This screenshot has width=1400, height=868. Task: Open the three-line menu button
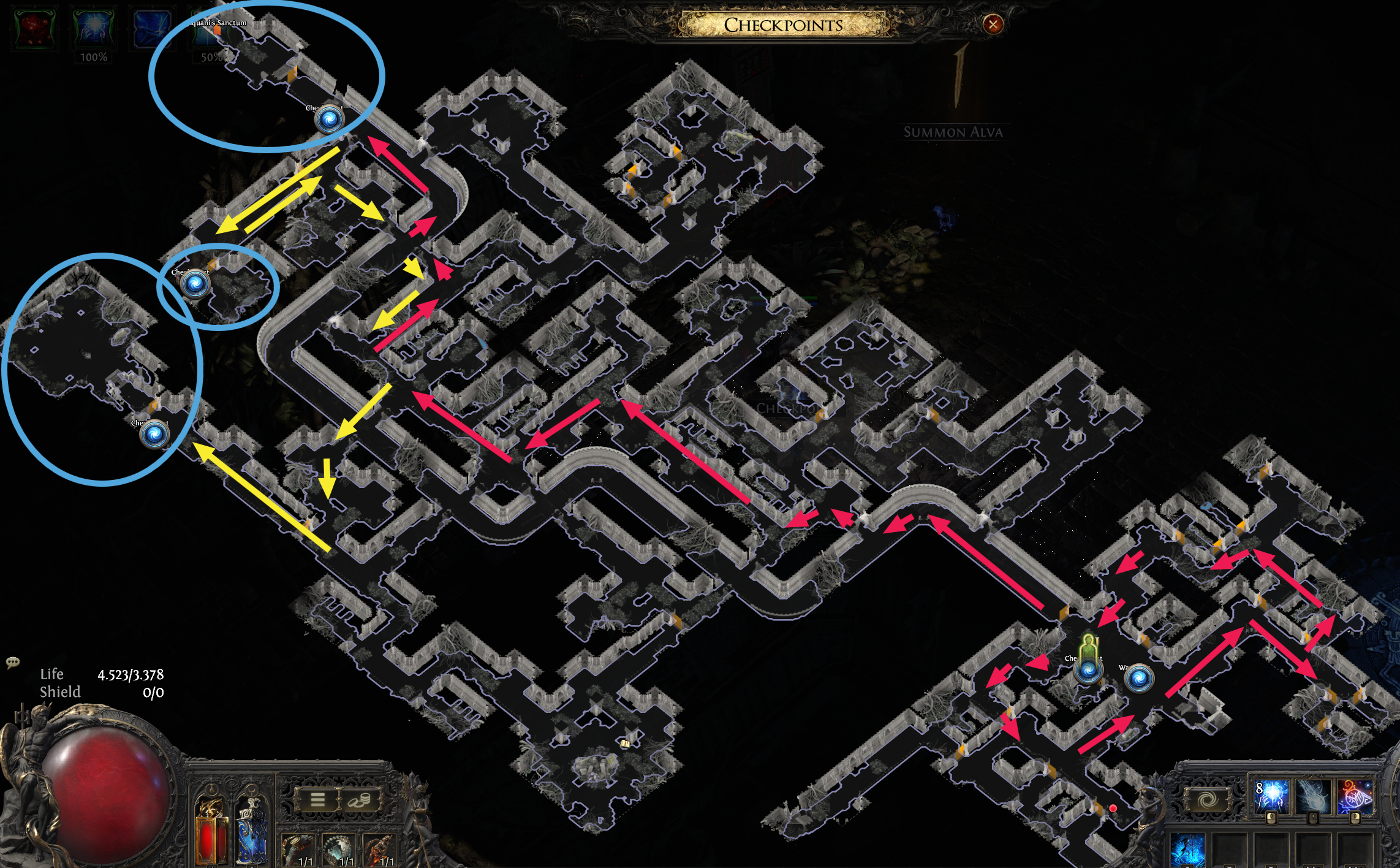click(x=317, y=799)
